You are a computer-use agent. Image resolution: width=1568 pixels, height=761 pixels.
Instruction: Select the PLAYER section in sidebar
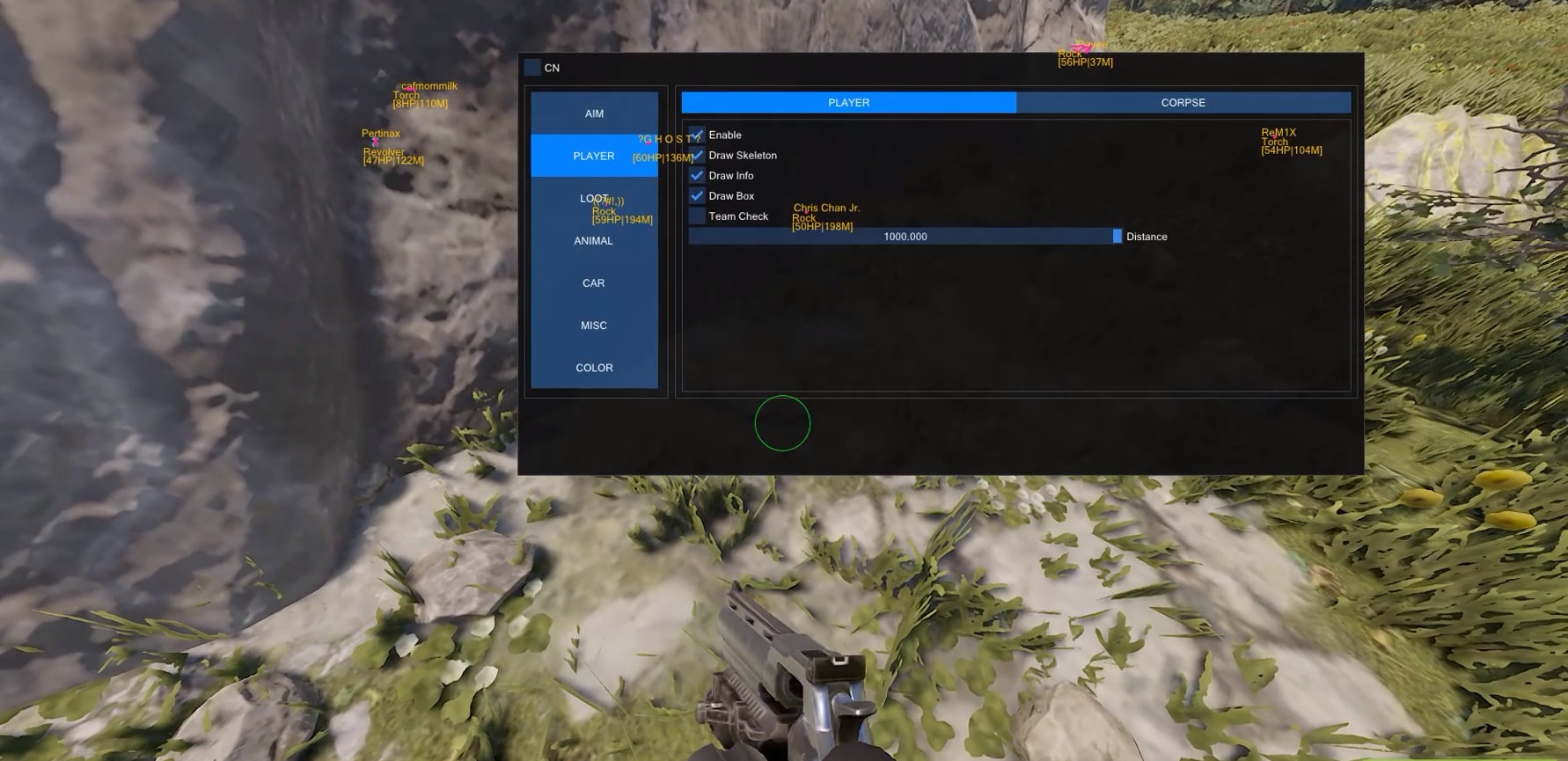(594, 155)
